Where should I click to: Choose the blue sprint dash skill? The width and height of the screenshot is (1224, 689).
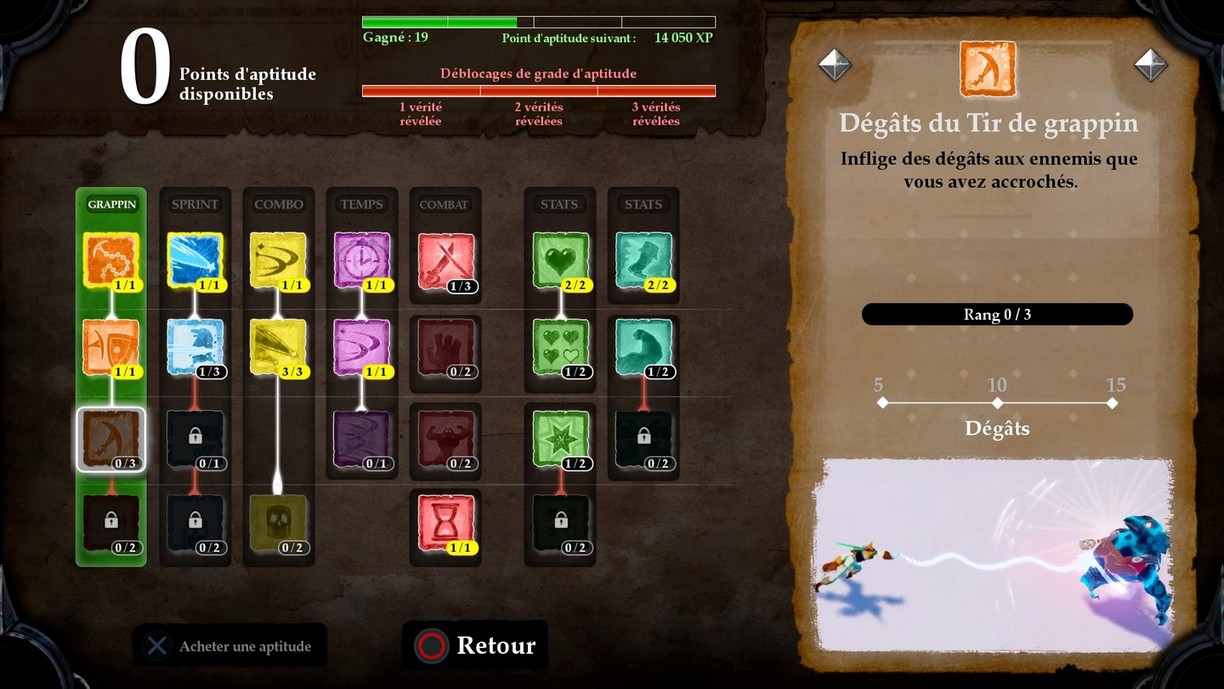(195, 260)
